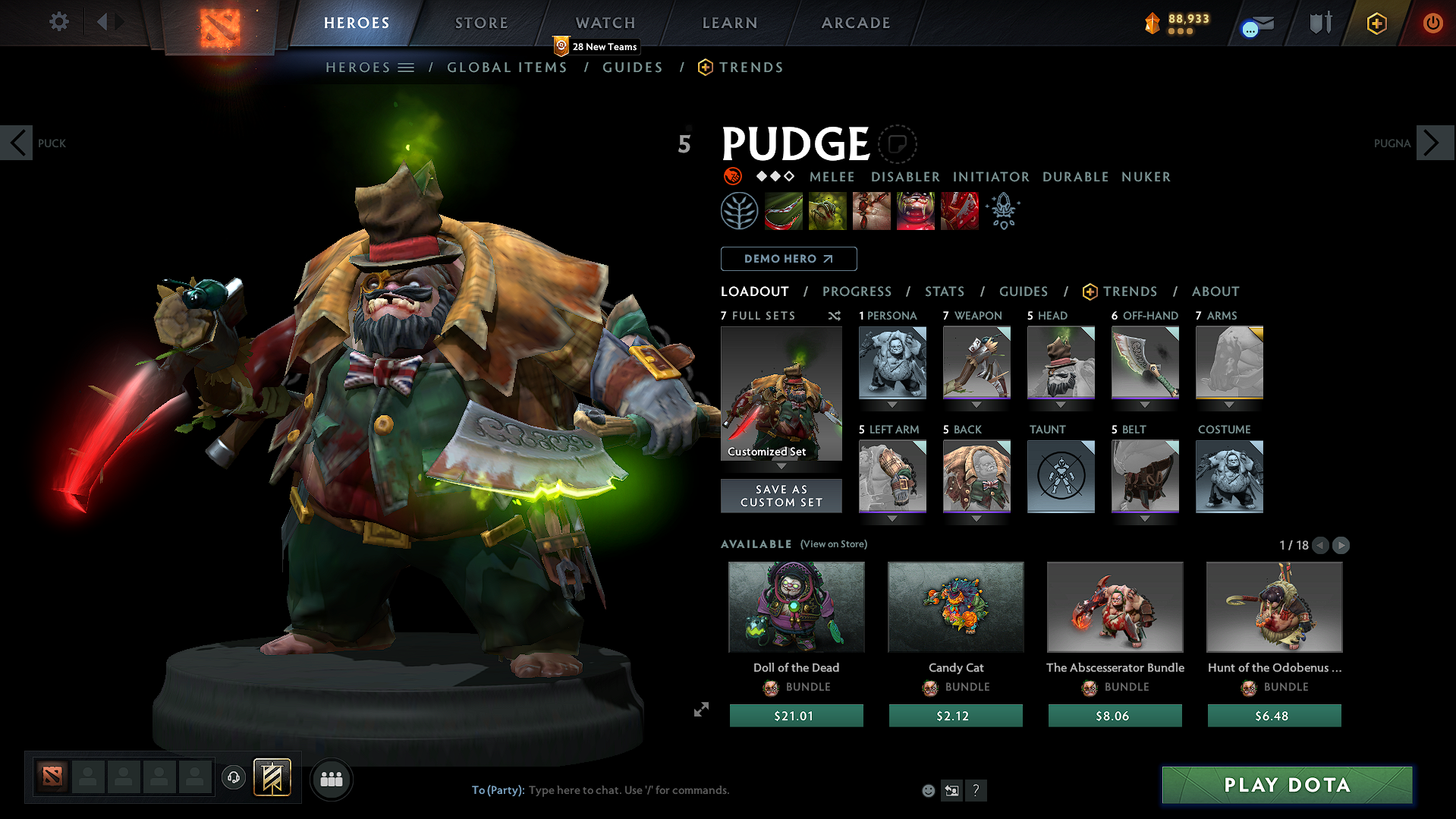Select the Weapon loadout slot
The image size is (1456, 819).
pos(976,363)
